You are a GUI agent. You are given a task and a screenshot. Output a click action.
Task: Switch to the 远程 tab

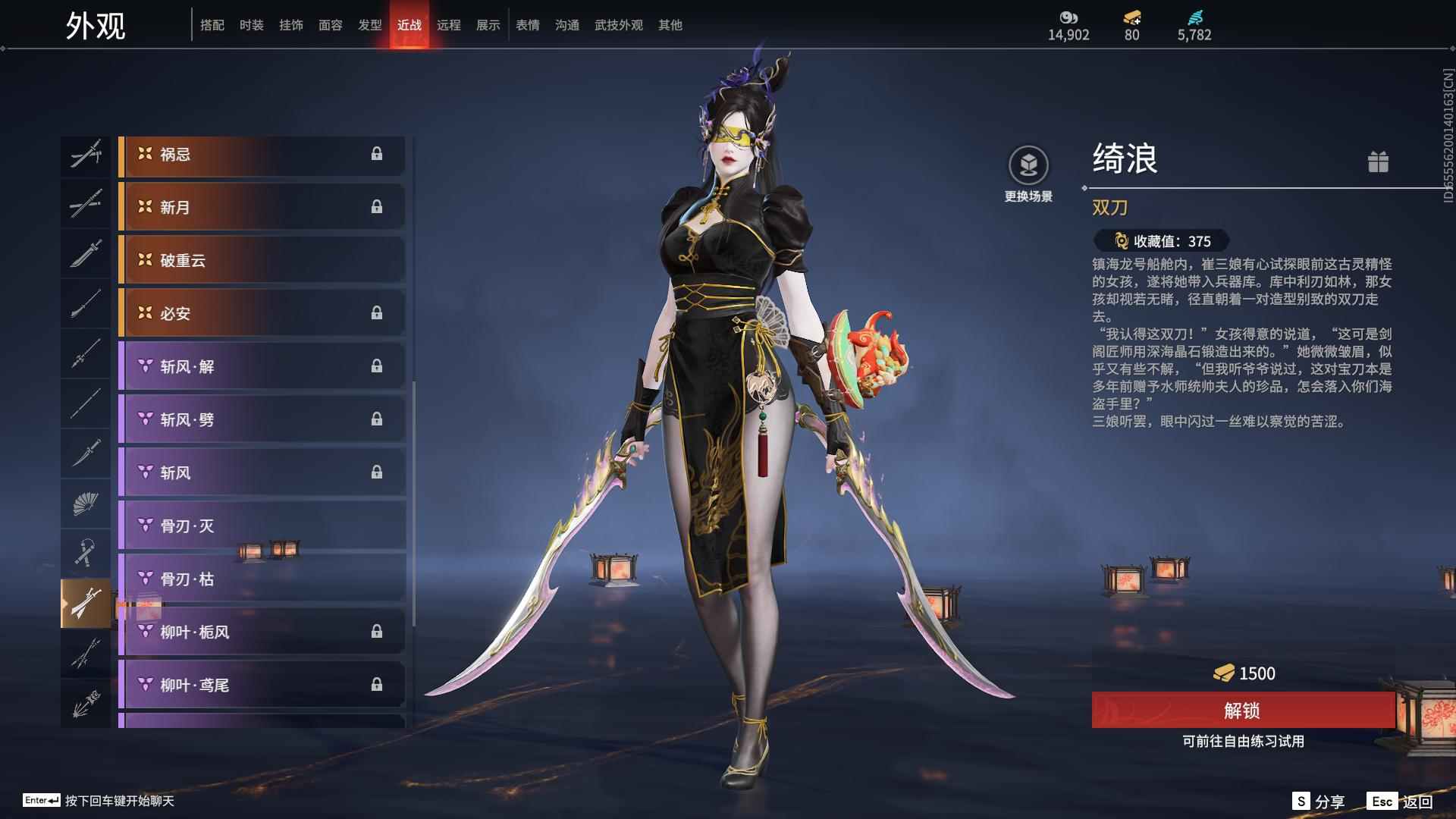(x=450, y=24)
